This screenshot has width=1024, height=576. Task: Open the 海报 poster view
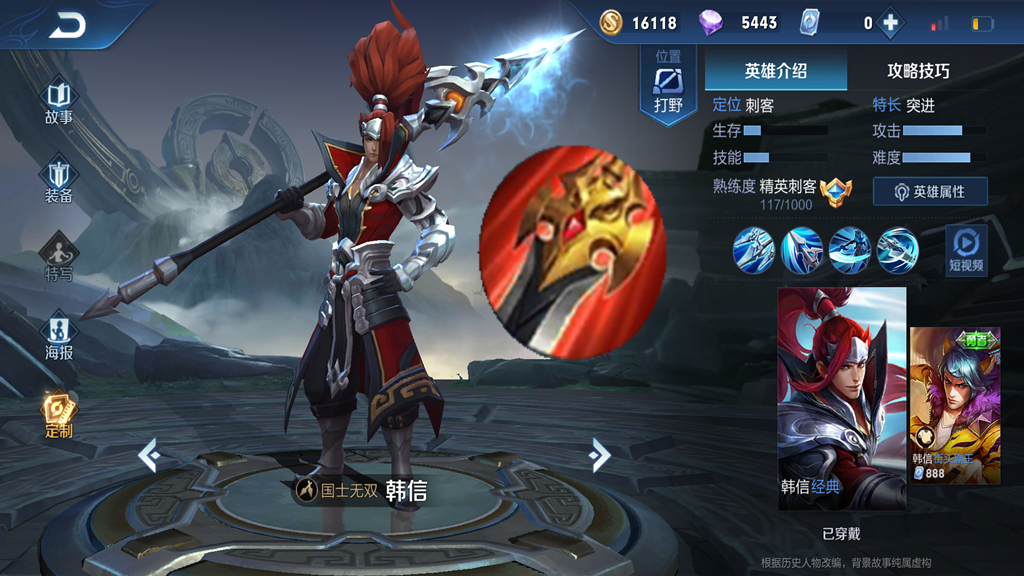point(59,337)
